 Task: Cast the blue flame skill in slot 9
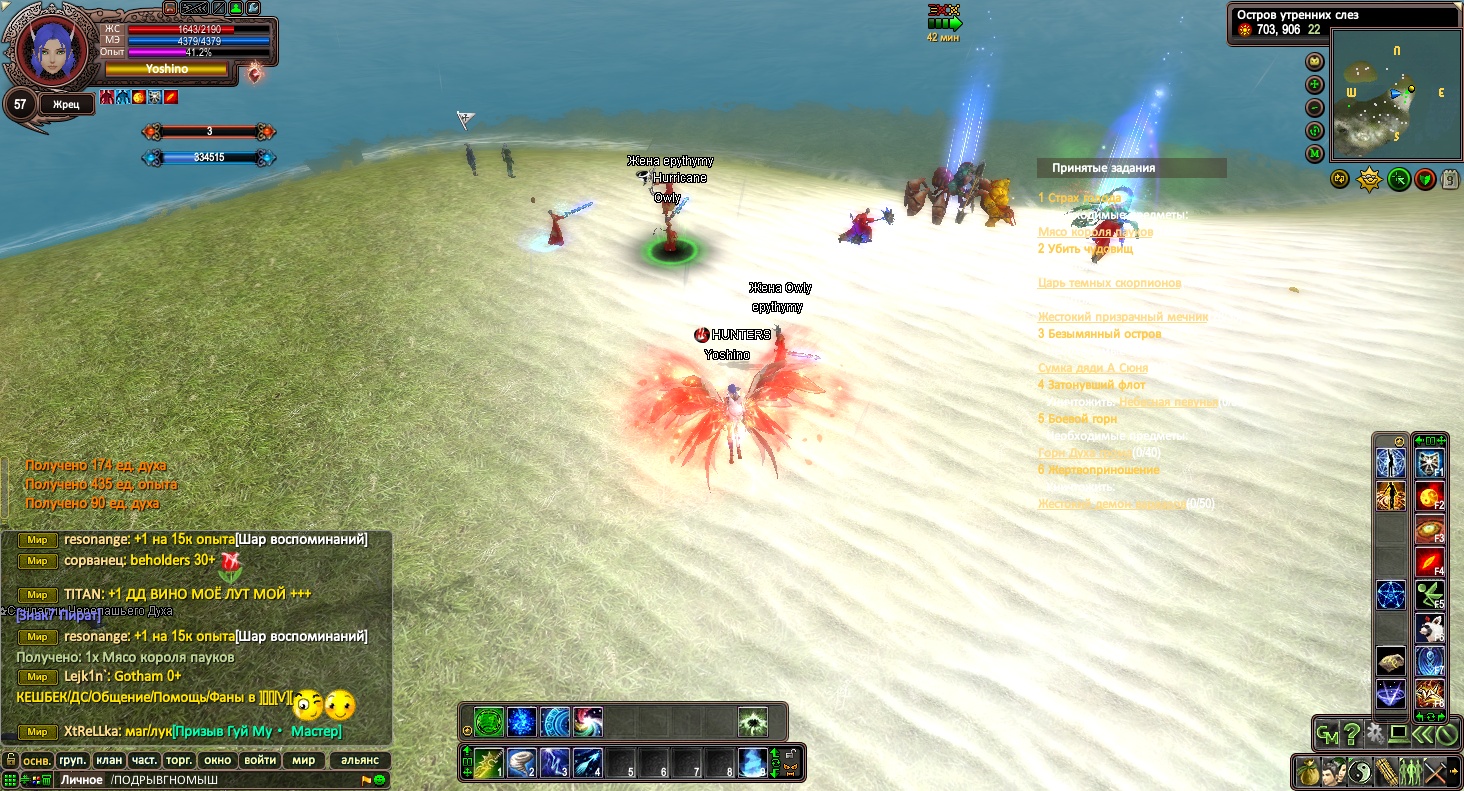pyautogui.click(x=752, y=763)
